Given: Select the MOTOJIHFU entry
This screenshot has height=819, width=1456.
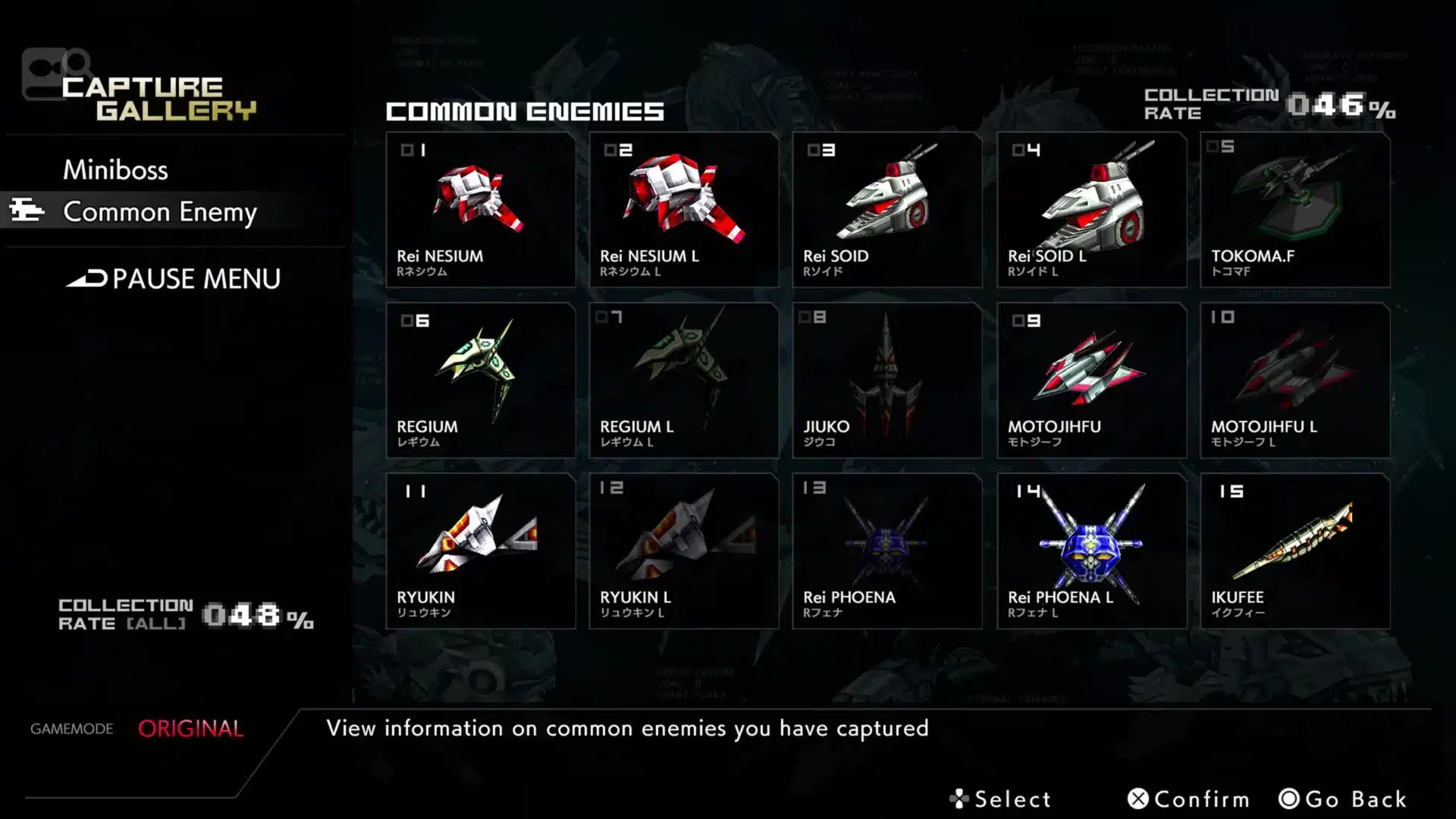Looking at the screenshot, I should pyautogui.click(x=1091, y=381).
